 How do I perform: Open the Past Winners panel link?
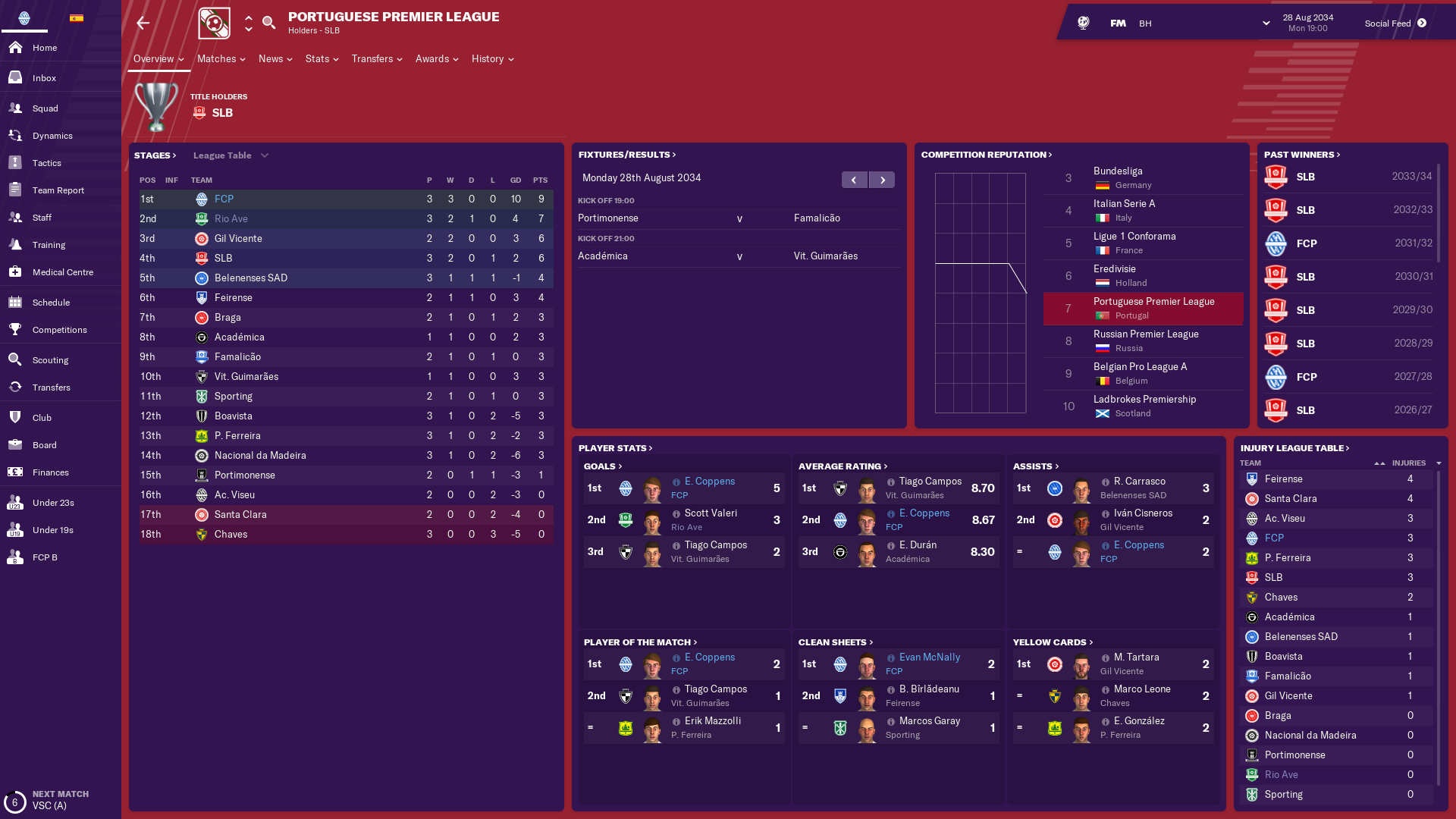pyautogui.click(x=1301, y=155)
